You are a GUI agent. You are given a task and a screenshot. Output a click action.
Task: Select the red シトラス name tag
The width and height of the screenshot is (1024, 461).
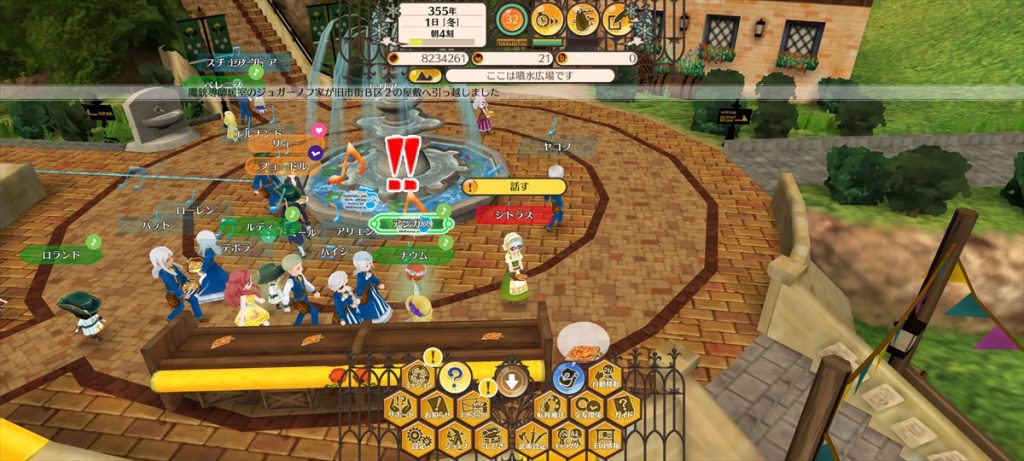pyautogui.click(x=510, y=214)
